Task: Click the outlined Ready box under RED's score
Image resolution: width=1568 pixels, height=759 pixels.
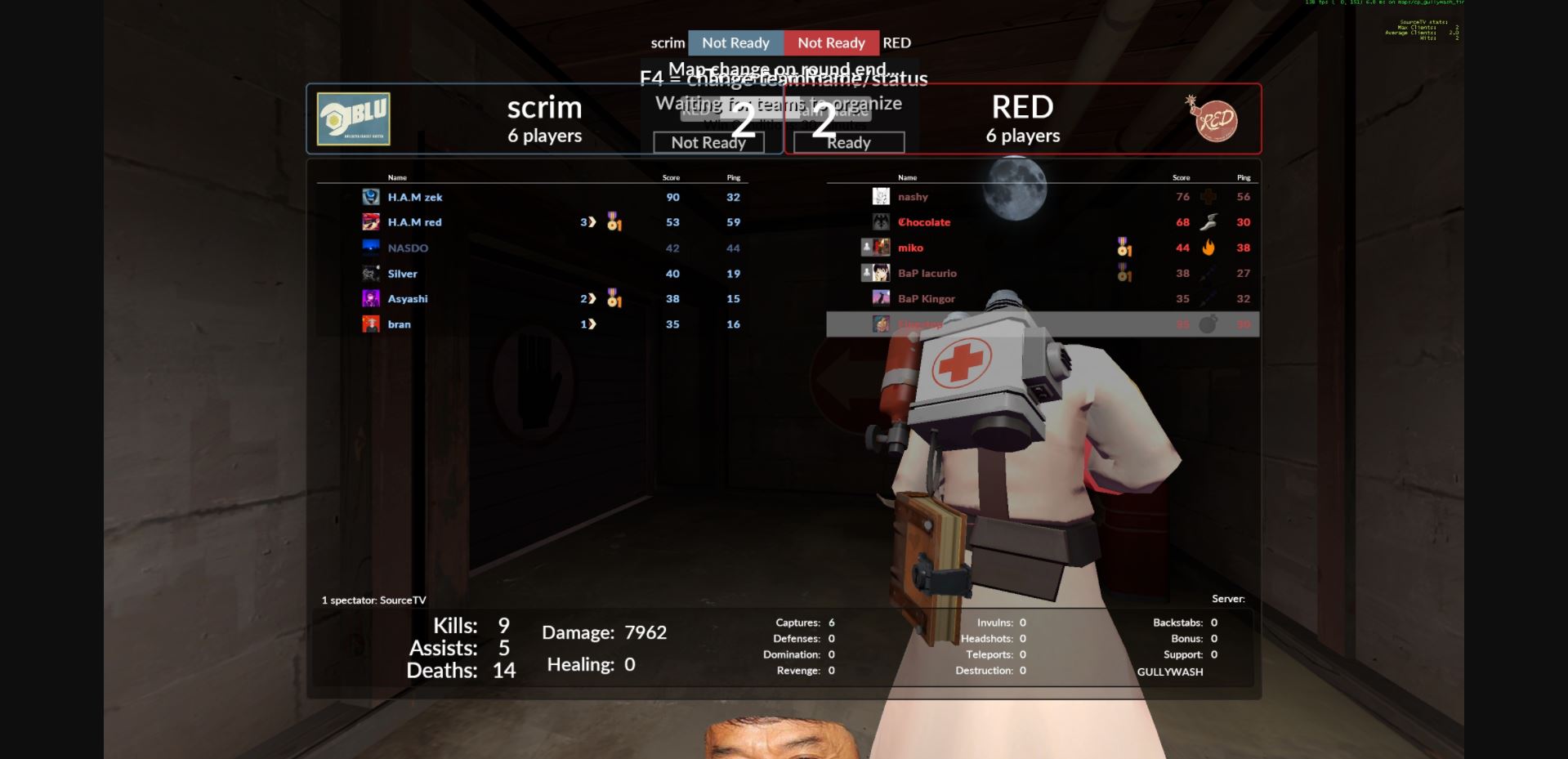Action: [849, 143]
